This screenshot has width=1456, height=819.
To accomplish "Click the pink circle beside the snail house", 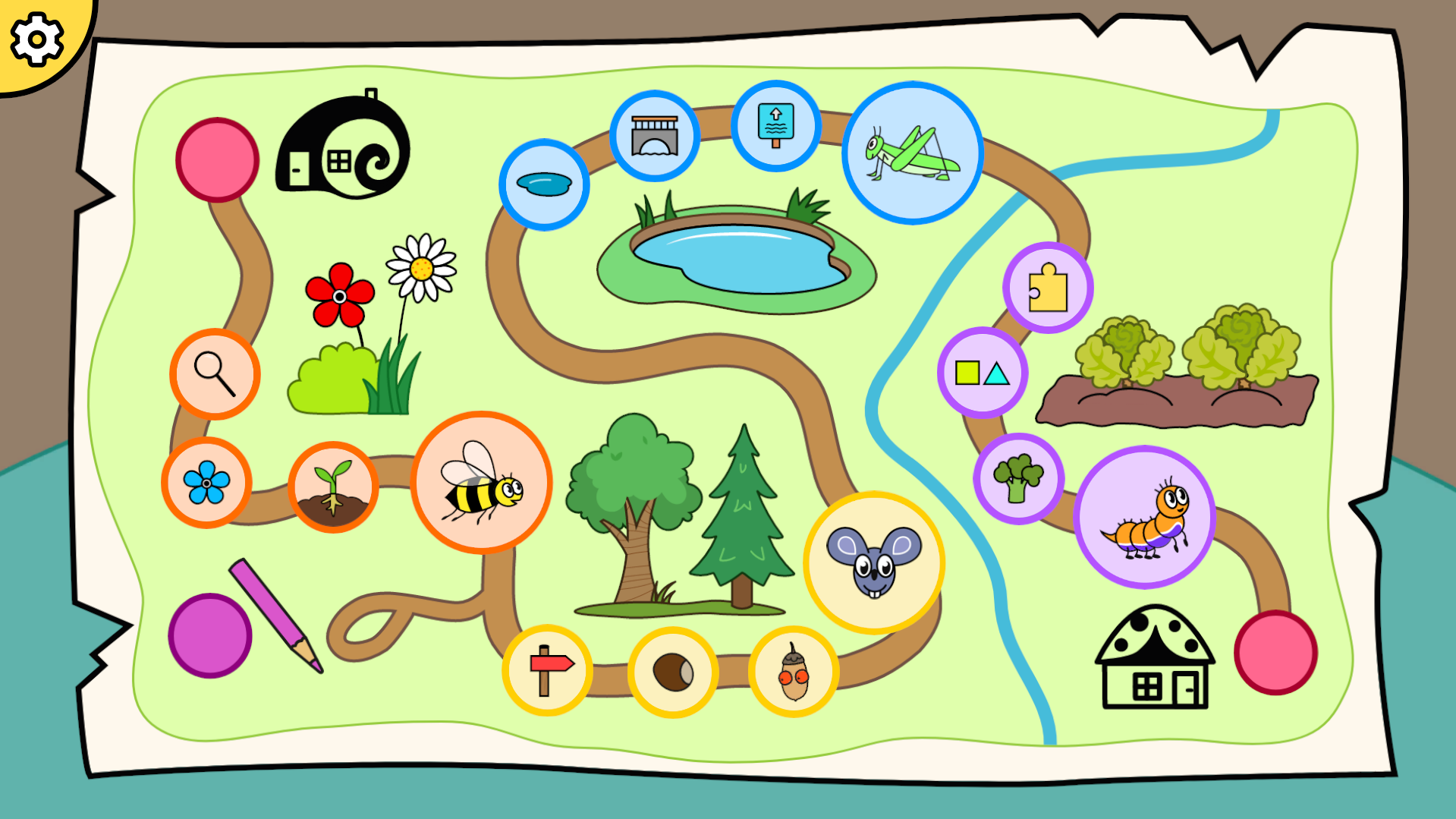I will [x=218, y=160].
